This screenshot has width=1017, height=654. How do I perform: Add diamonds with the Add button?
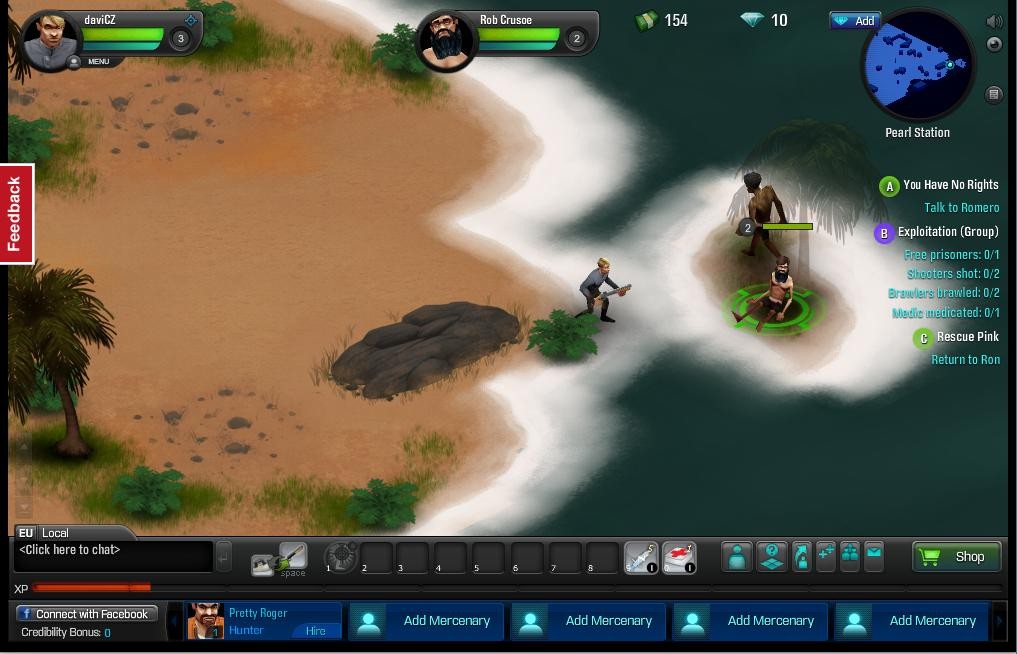(x=854, y=20)
